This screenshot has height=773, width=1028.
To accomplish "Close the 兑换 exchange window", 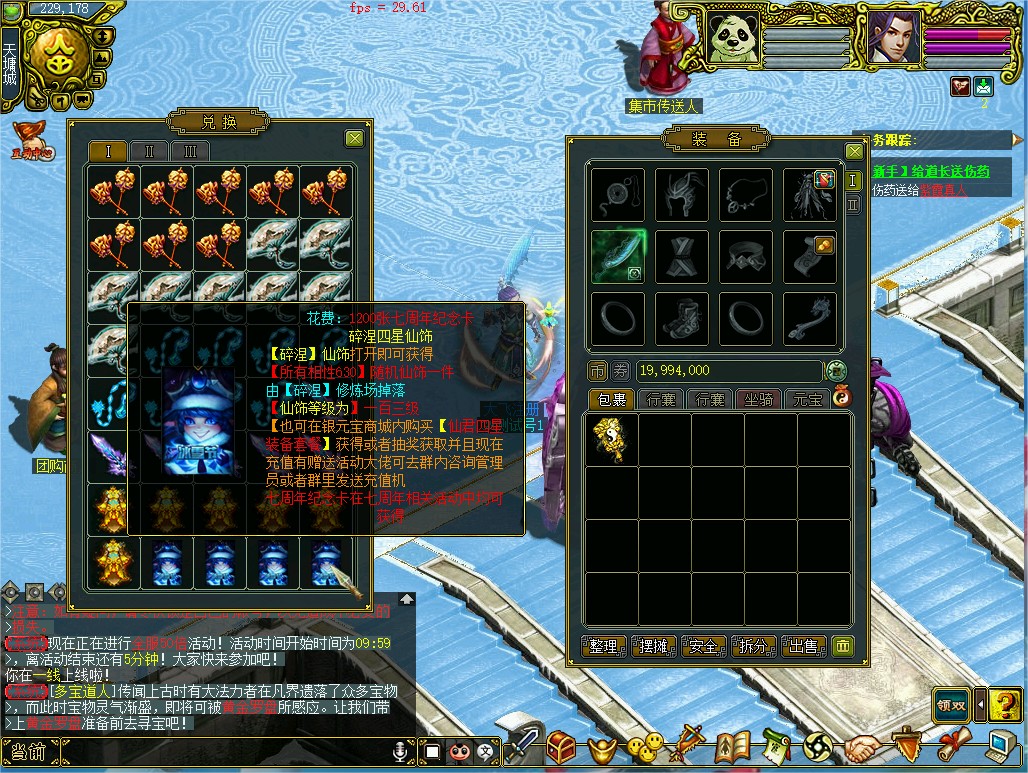I will coord(354,139).
